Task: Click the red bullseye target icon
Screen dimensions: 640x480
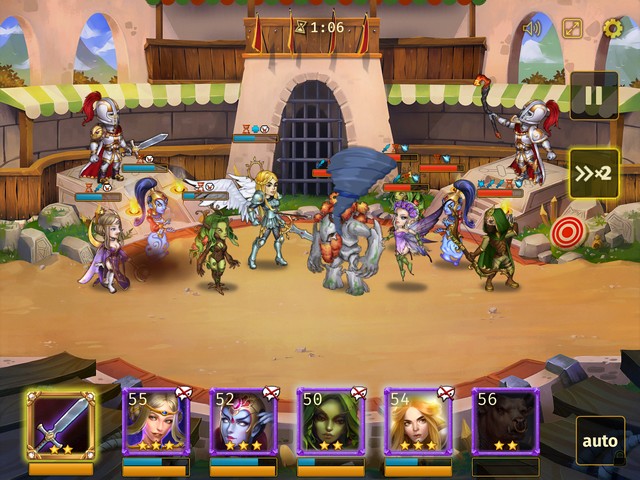Action: (567, 232)
